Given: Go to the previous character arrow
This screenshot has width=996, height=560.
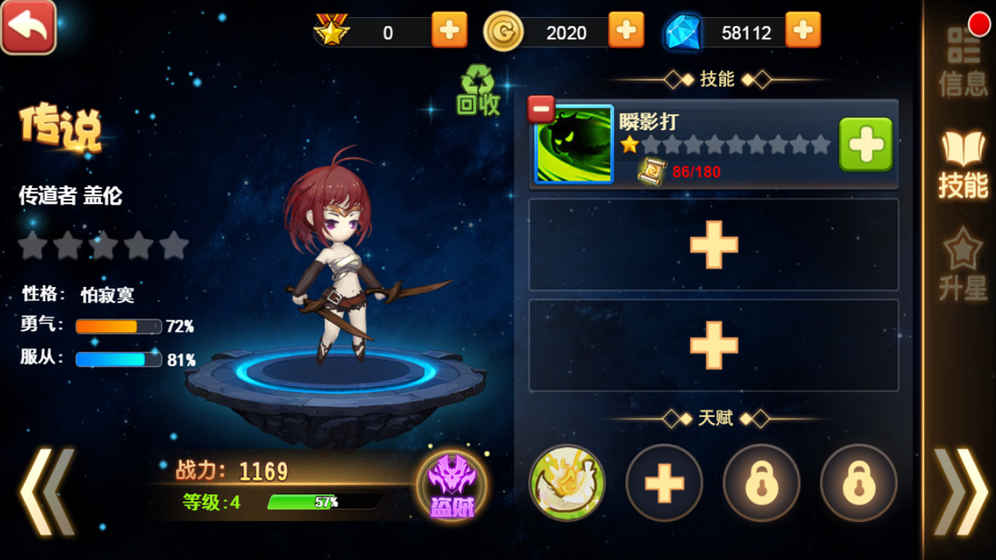Looking at the screenshot, I should (x=47, y=490).
